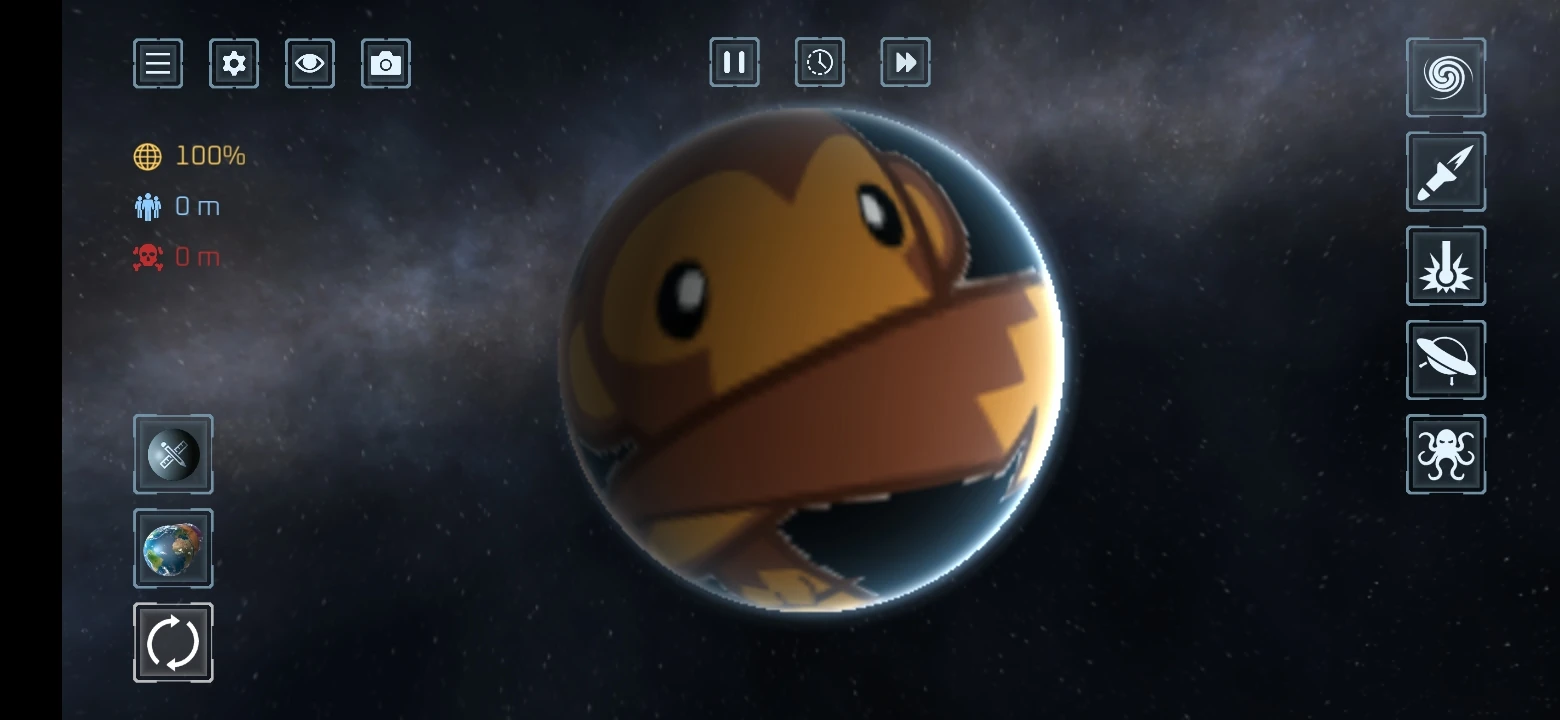Pause the simulation
The height and width of the screenshot is (720, 1560).
pyautogui.click(x=733, y=62)
